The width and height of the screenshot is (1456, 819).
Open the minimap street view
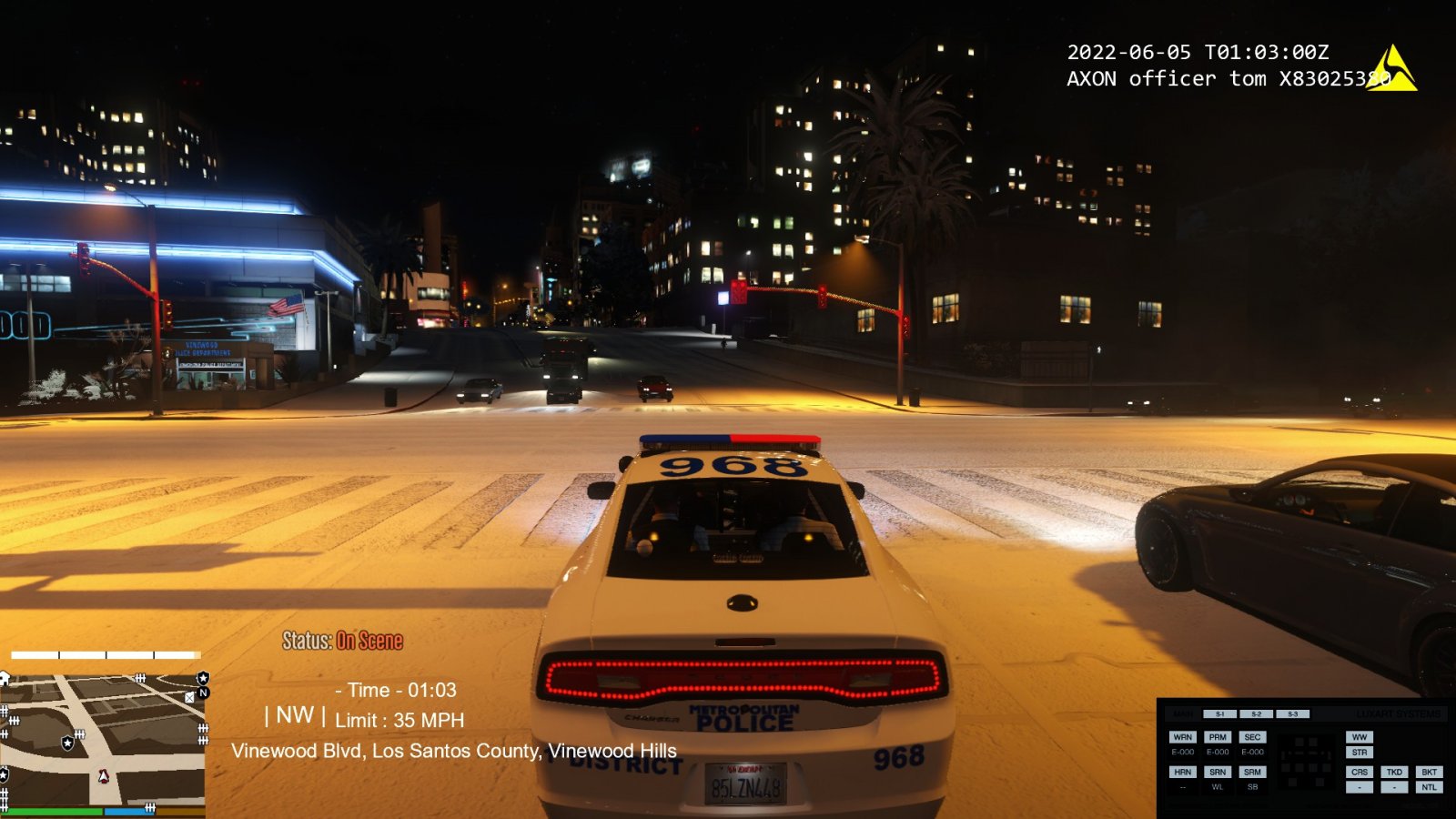click(102, 739)
